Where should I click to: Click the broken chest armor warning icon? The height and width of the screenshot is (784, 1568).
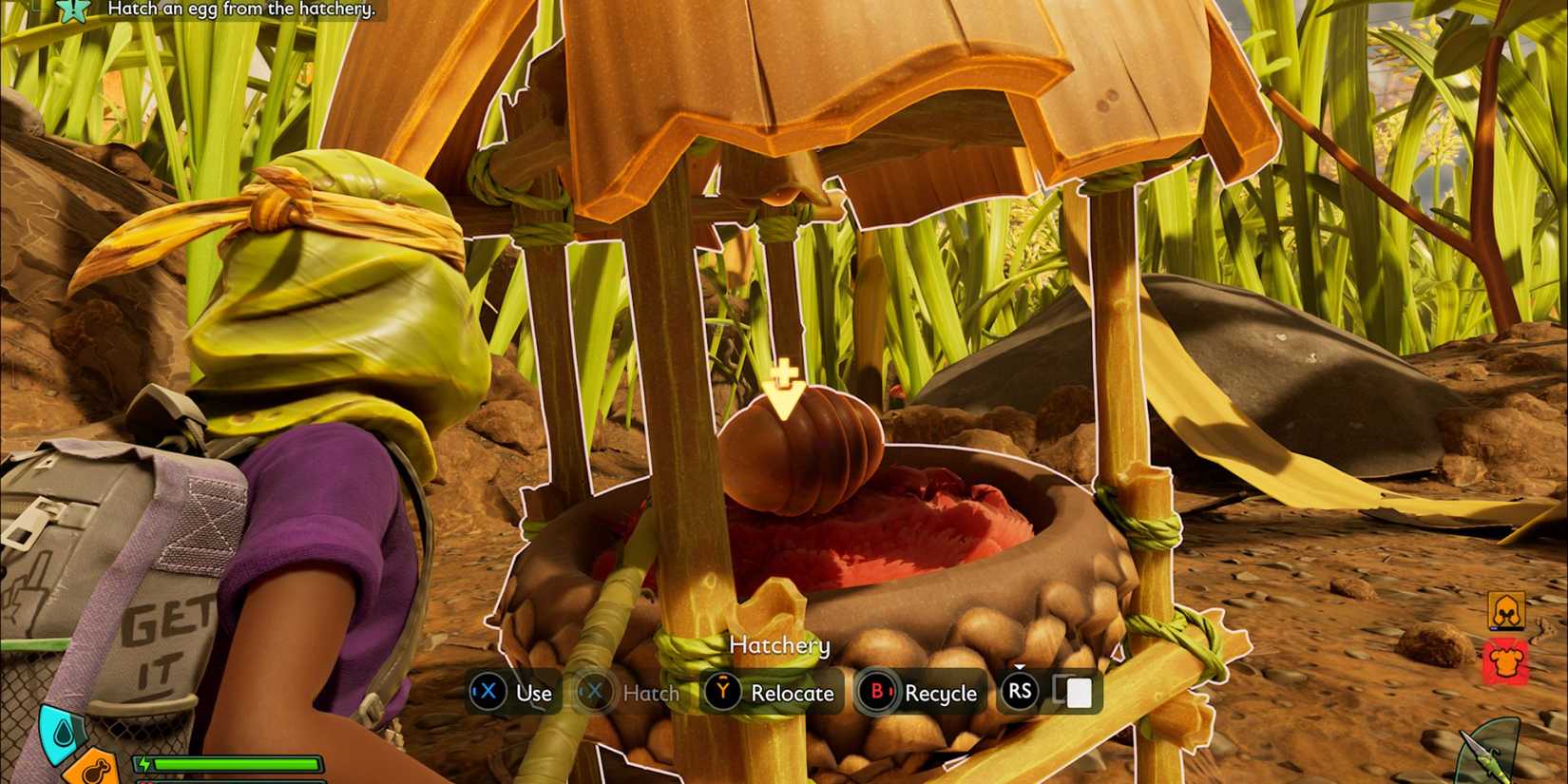point(1506,658)
